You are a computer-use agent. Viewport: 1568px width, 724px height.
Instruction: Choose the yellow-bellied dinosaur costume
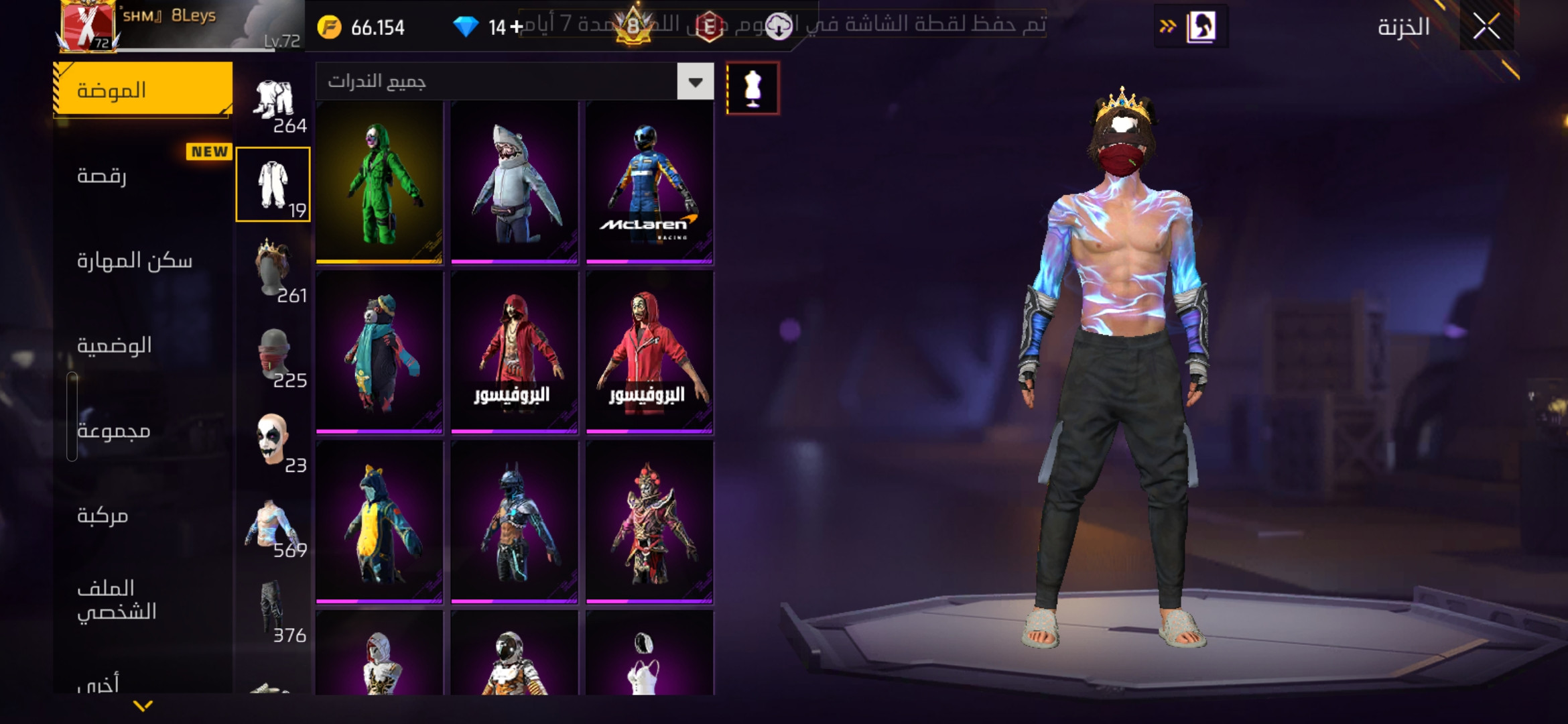click(x=379, y=523)
